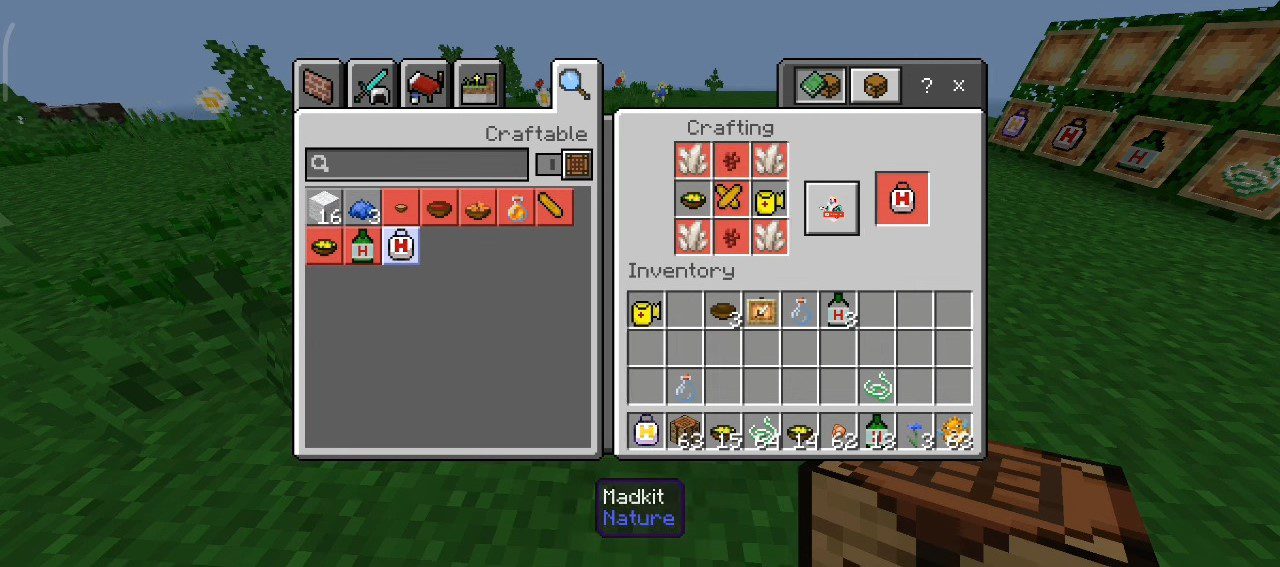Pick the blue flower hotbar slot
The image size is (1280, 567).
914,433
